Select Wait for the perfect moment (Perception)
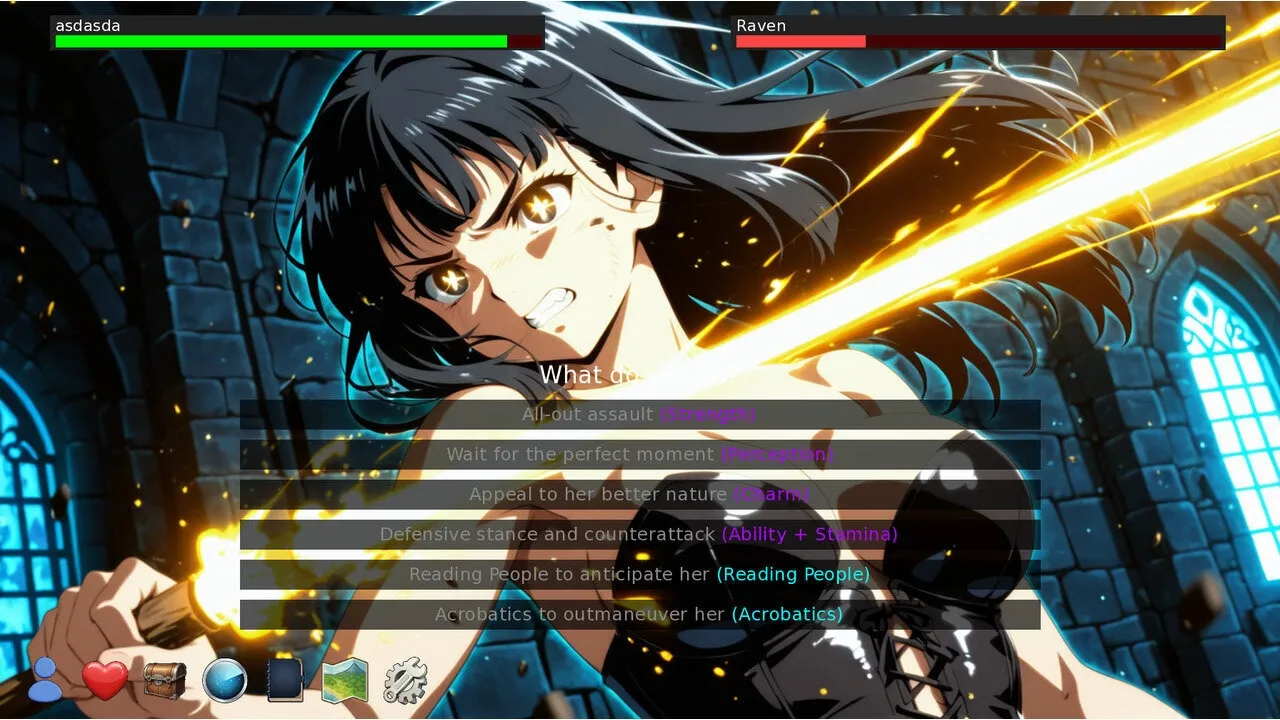This screenshot has height=720, width=1280. (x=639, y=454)
